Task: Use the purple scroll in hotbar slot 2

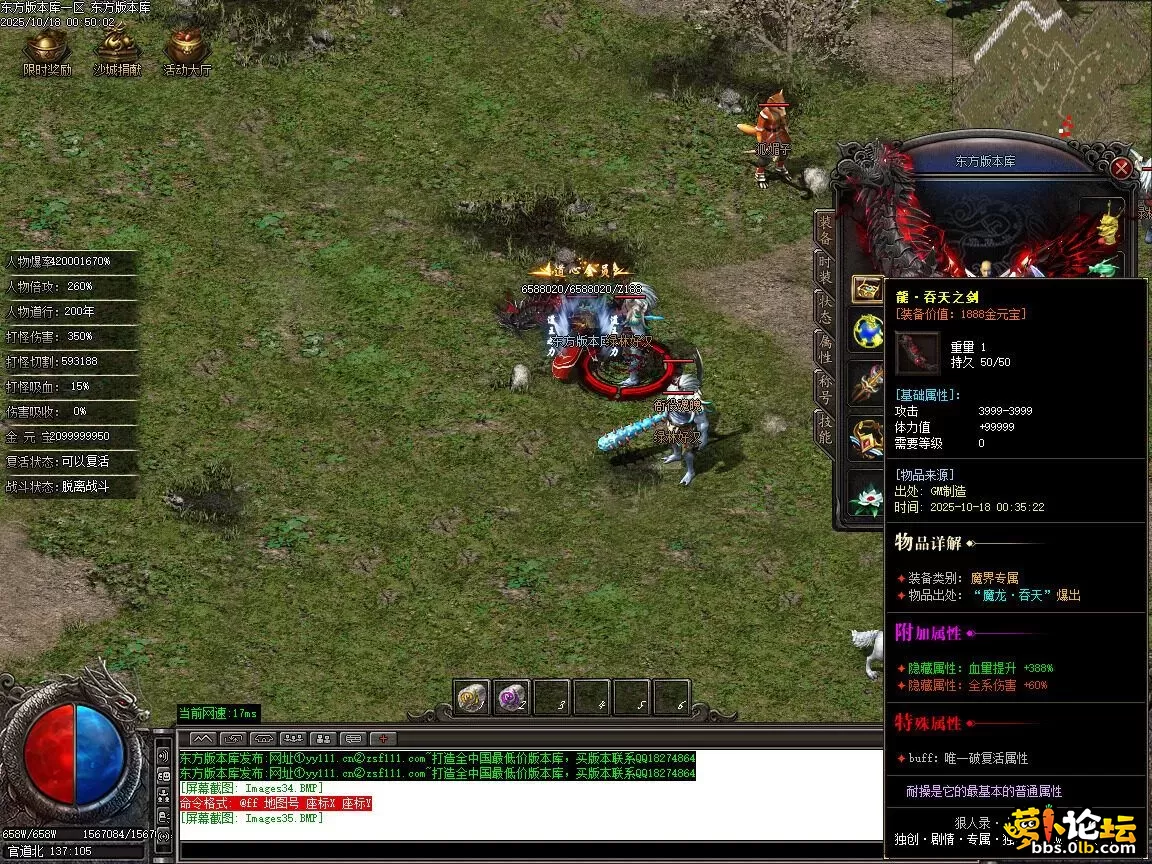Action: [512, 697]
